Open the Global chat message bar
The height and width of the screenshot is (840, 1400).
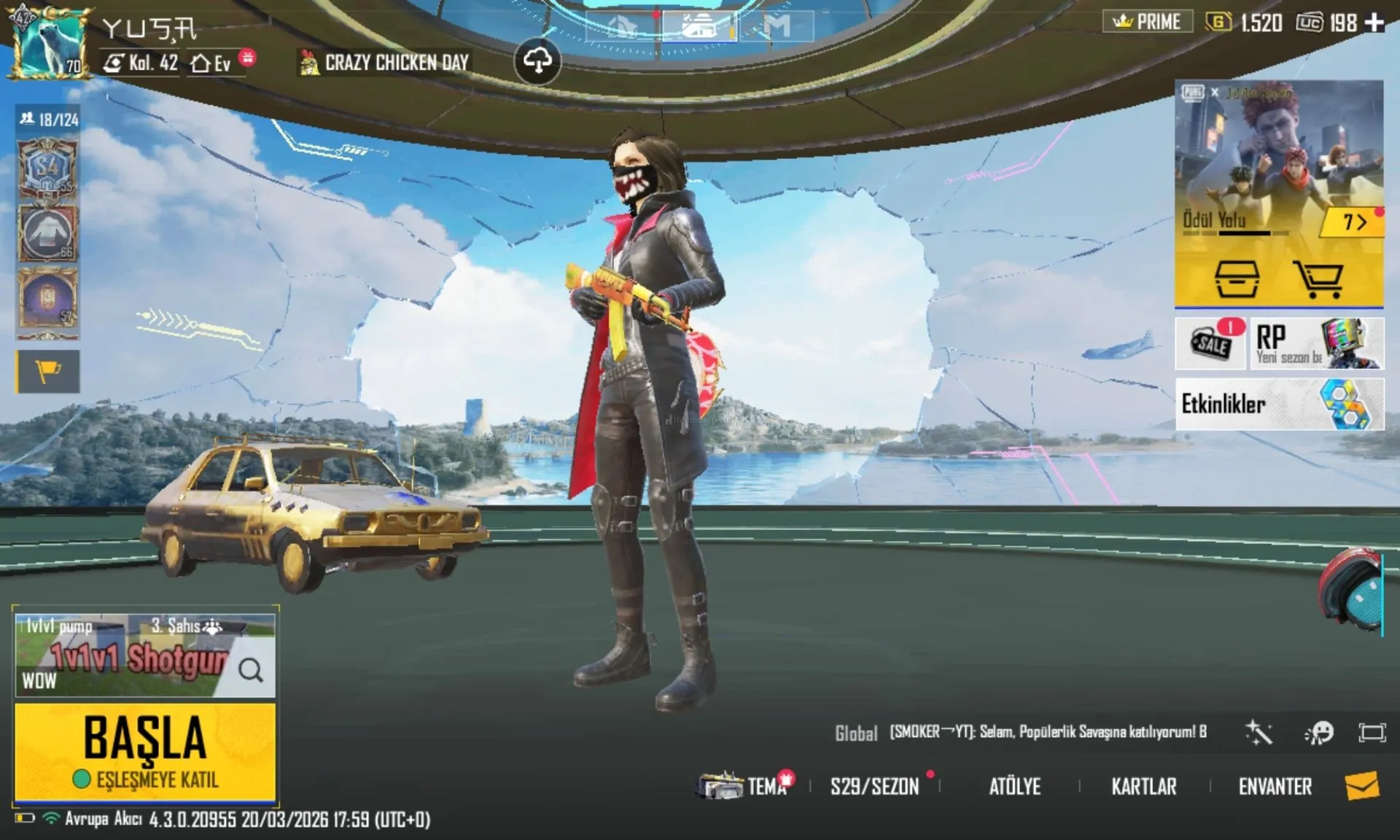[x=1021, y=732]
